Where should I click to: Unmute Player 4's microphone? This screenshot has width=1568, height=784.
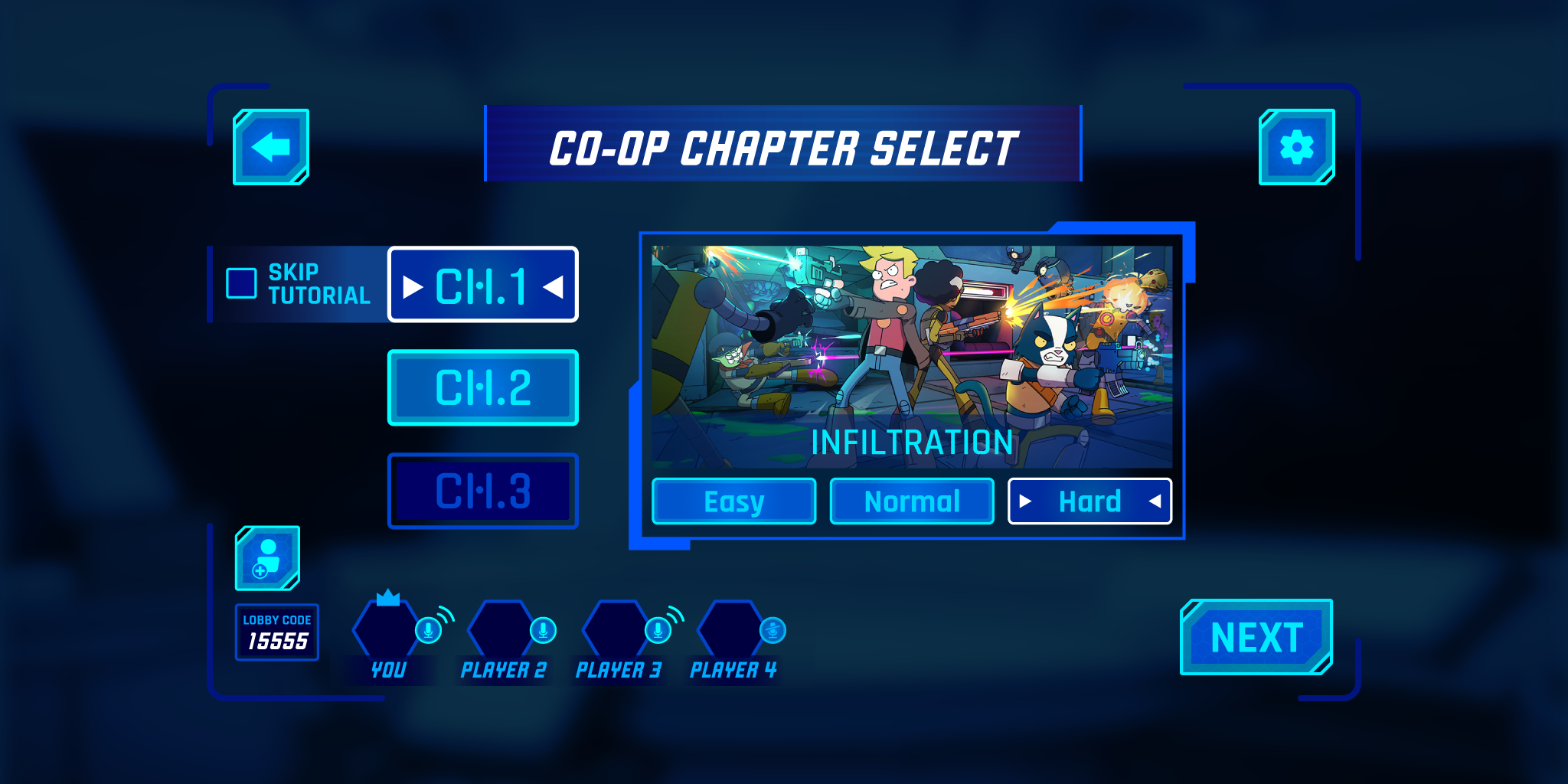click(x=773, y=630)
